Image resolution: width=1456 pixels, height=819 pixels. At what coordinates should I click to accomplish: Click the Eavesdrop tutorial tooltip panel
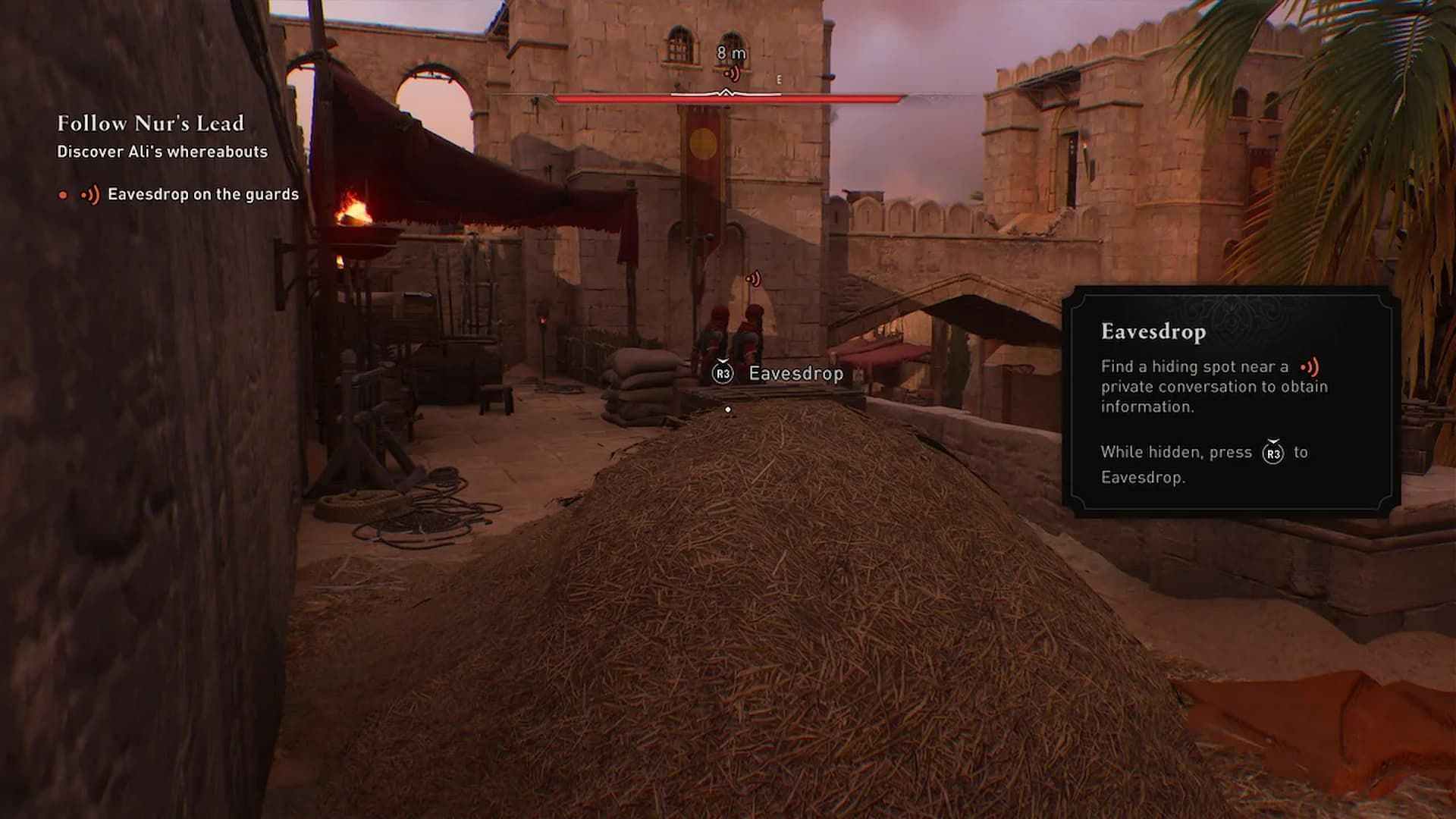click(x=1230, y=402)
